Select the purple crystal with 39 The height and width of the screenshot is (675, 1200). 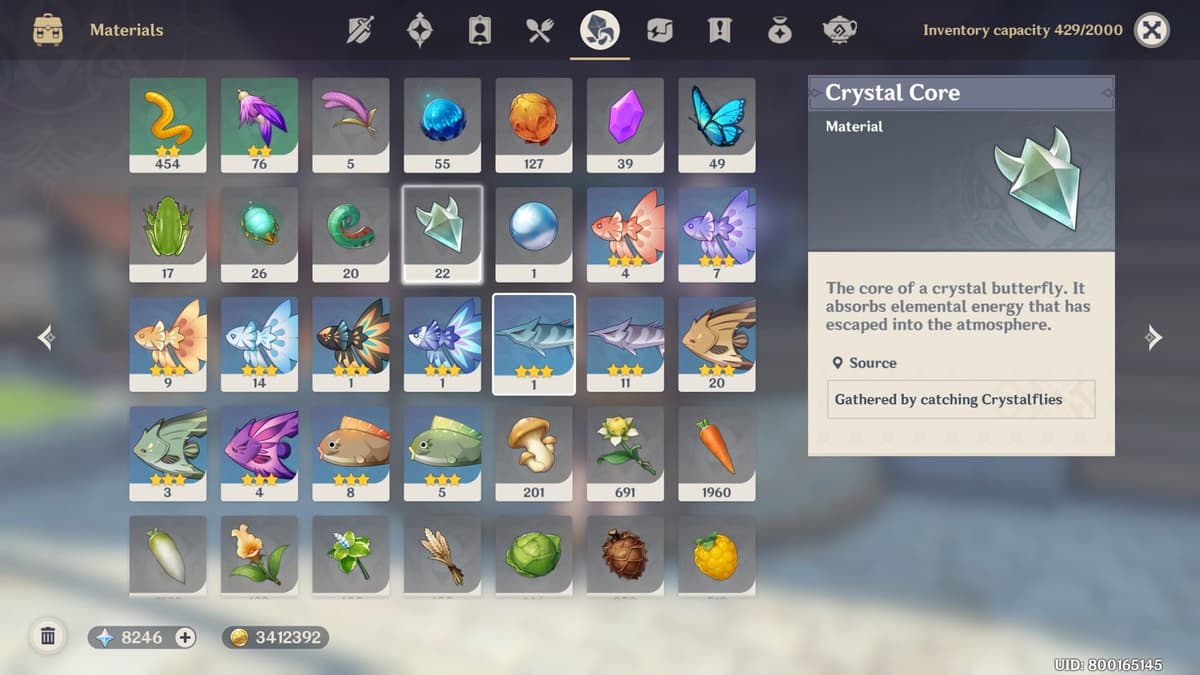click(x=625, y=125)
